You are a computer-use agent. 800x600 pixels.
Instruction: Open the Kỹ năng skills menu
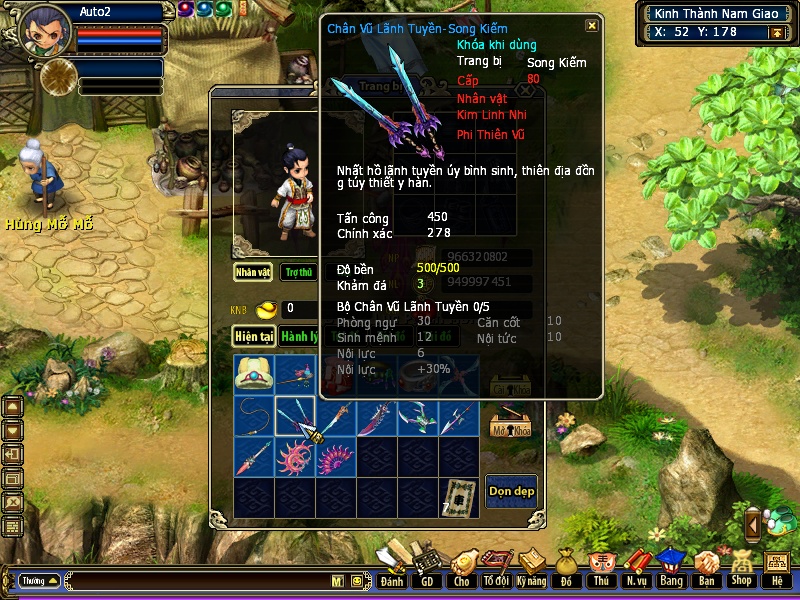(531, 568)
